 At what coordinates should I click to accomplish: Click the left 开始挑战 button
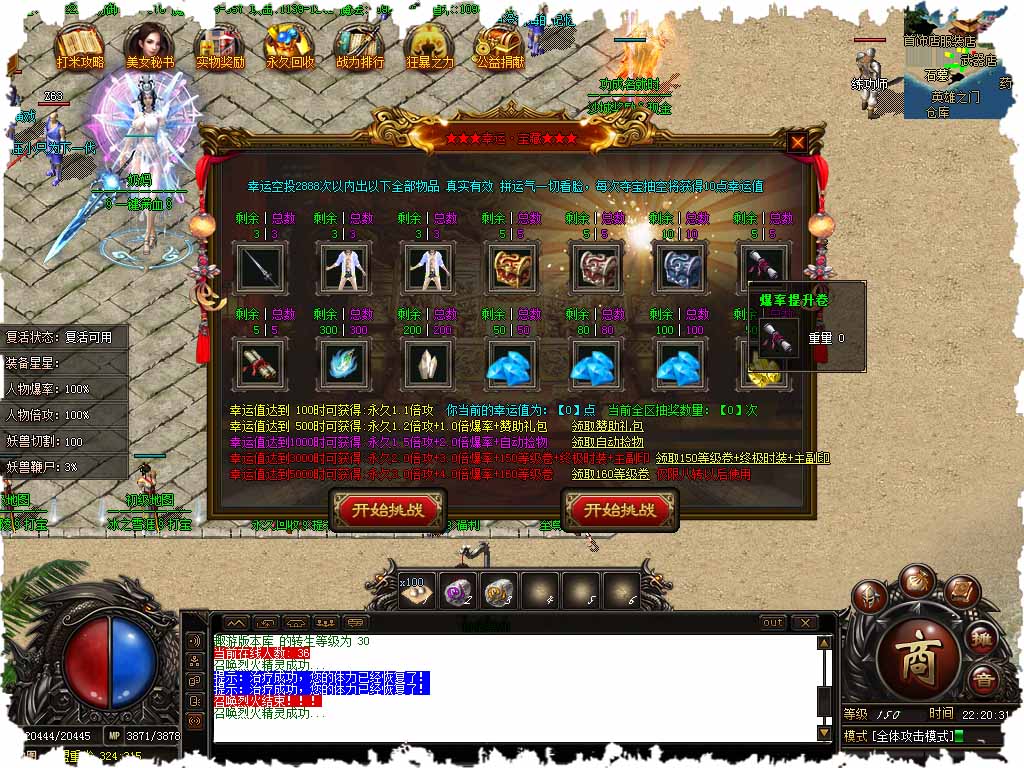[388, 510]
